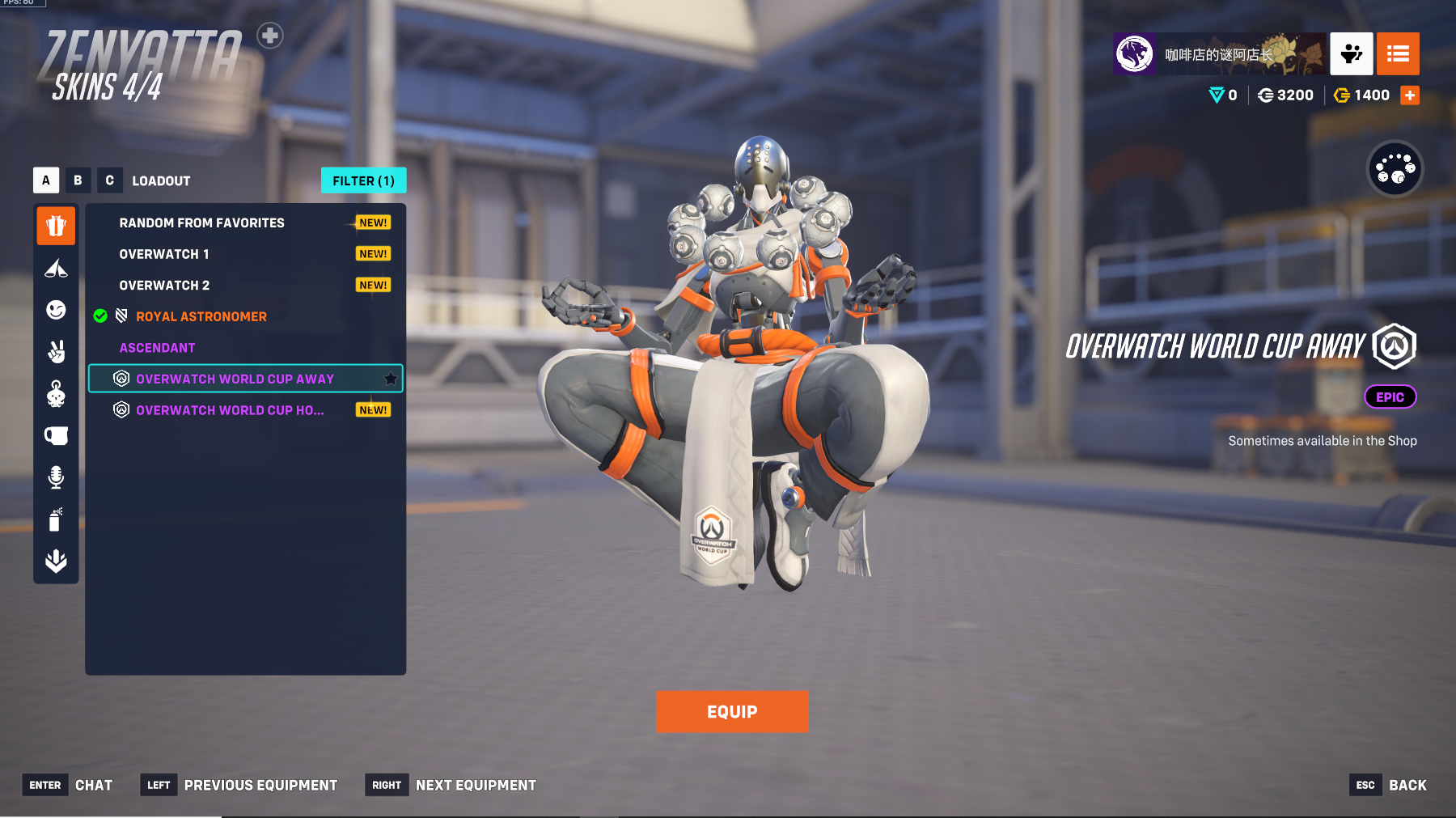Preview the Overwatch World Cup Home skin

[x=230, y=410]
